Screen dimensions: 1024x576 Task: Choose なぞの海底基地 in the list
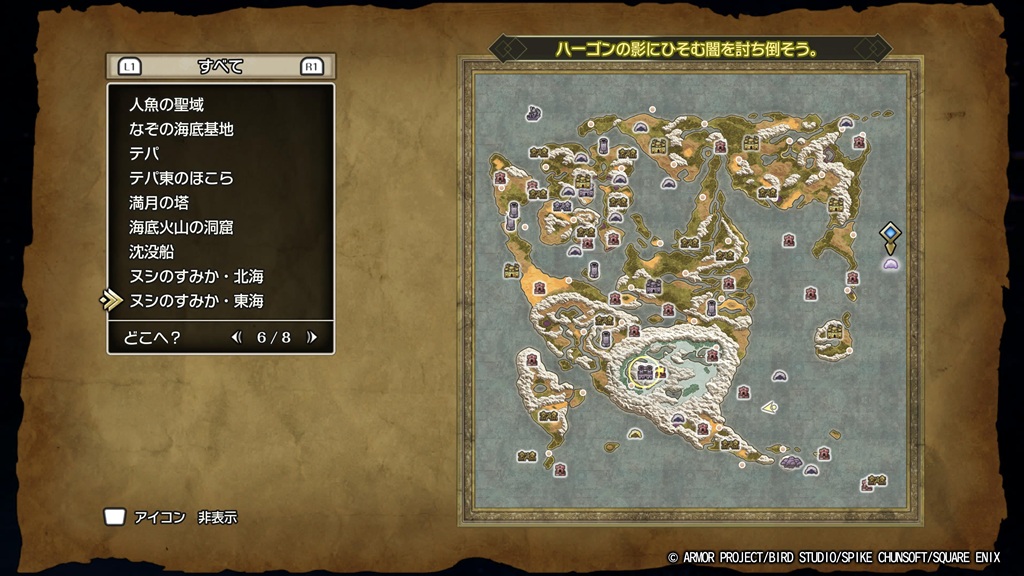click(181, 129)
